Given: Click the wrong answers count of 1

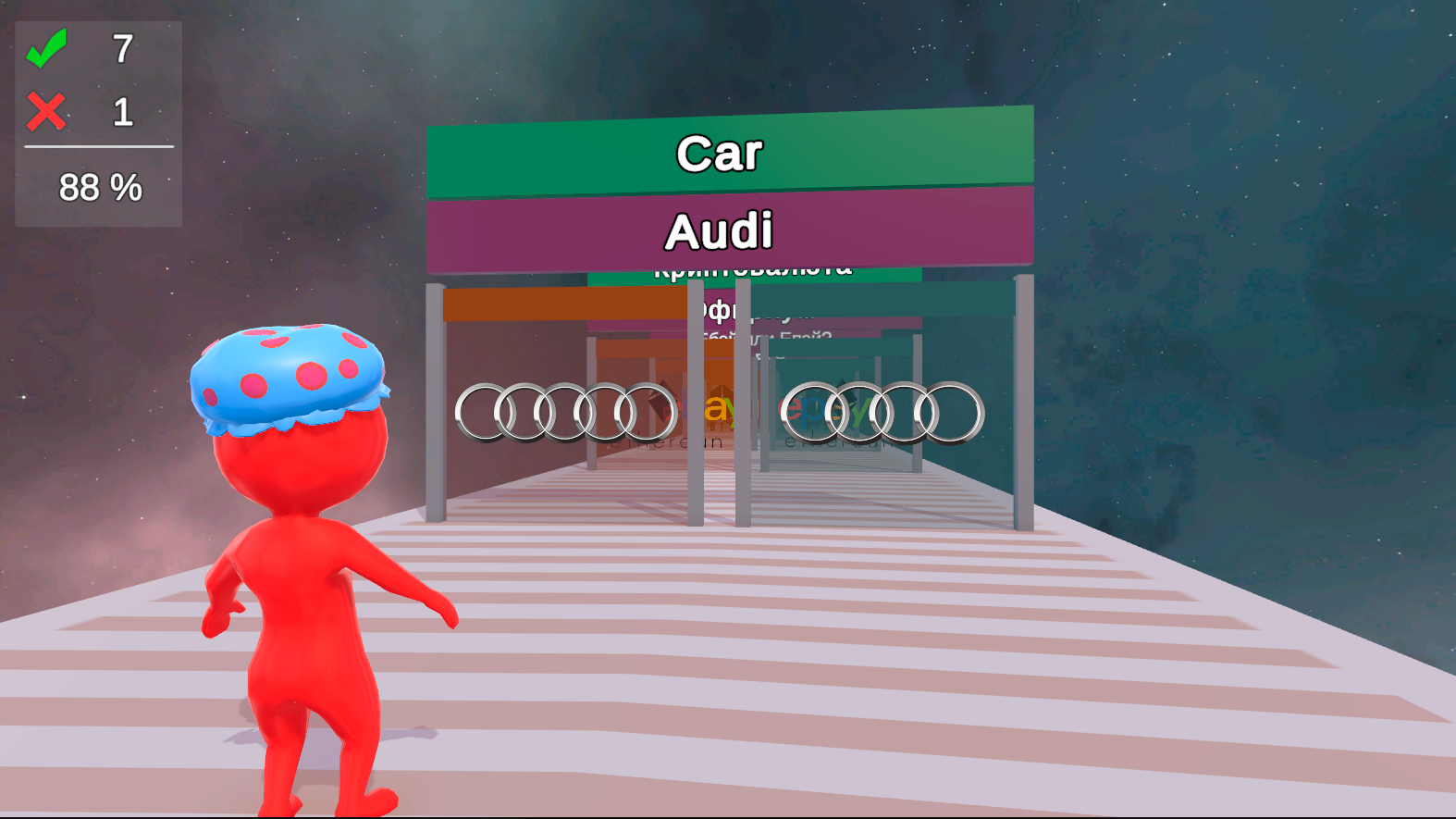Looking at the screenshot, I should pyautogui.click(x=123, y=111).
